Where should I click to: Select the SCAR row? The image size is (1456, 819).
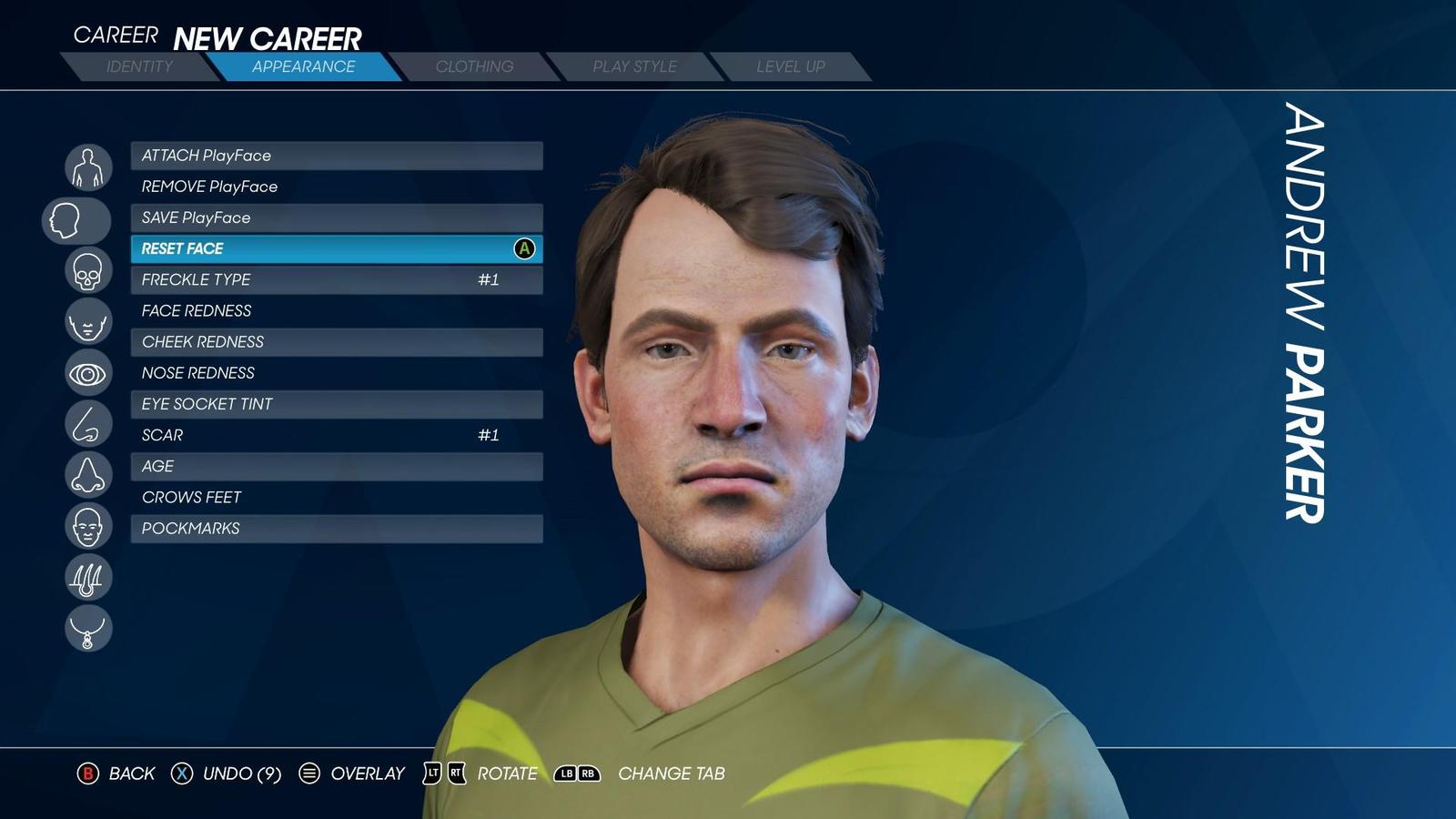point(337,435)
